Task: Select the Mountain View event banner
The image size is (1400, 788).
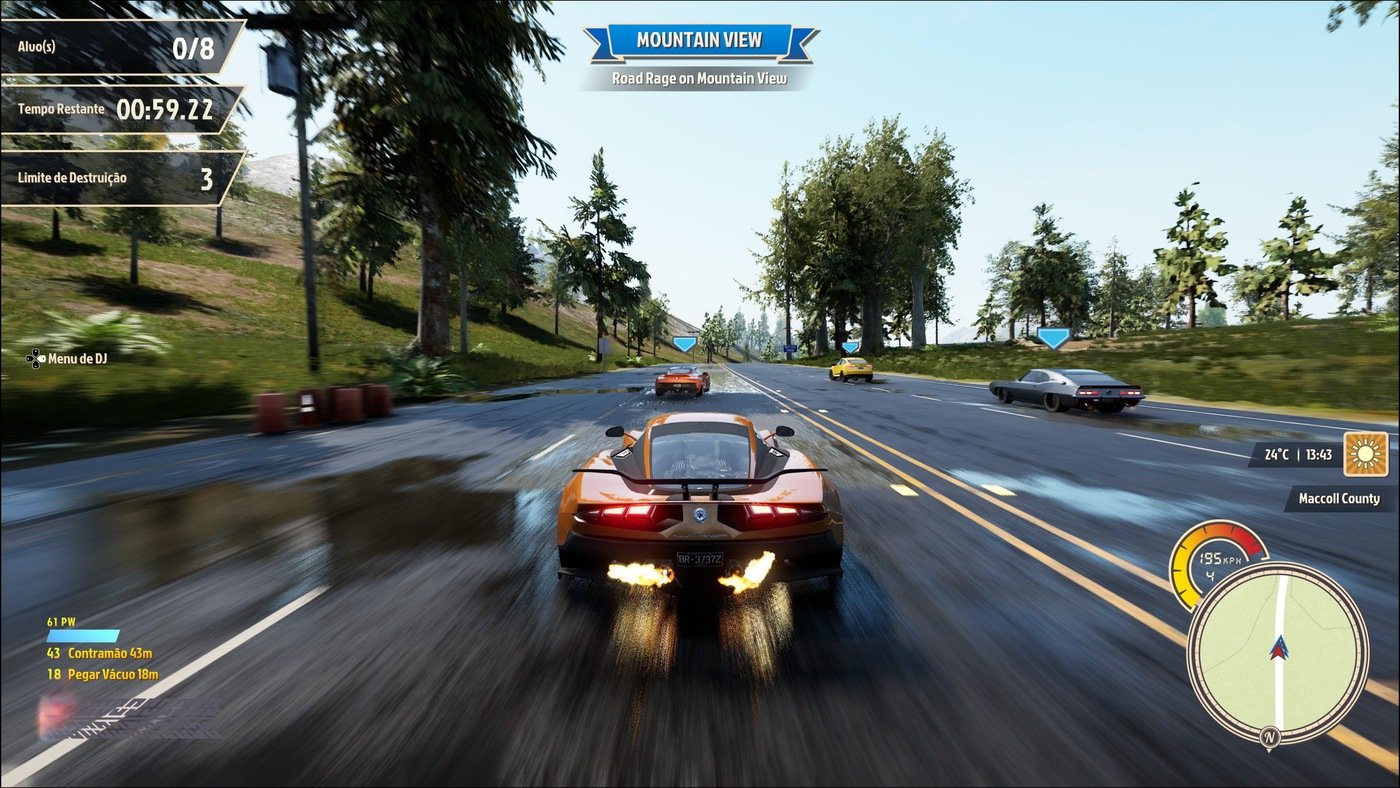Action: point(700,39)
